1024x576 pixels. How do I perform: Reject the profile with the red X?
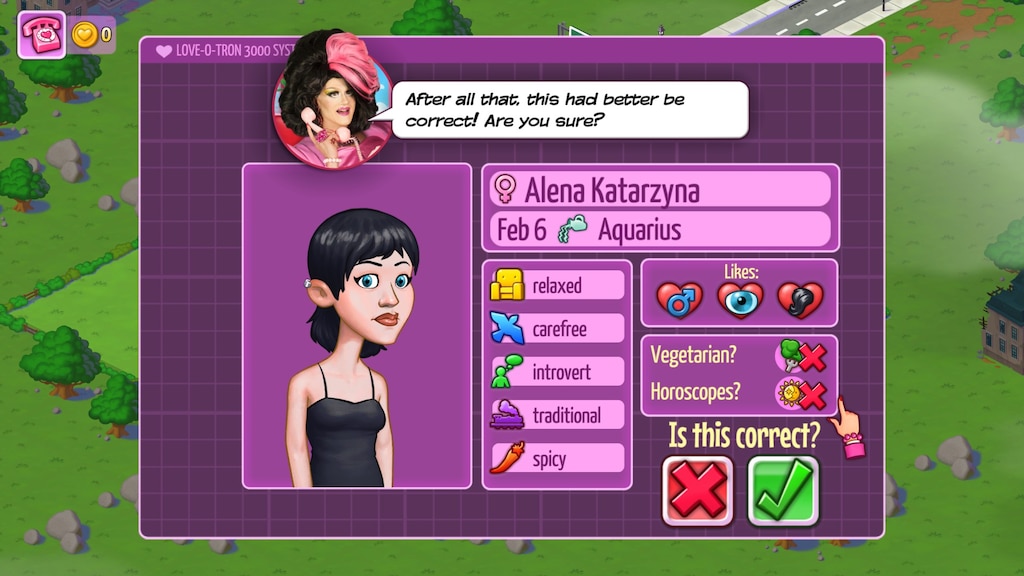(x=697, y=491)
